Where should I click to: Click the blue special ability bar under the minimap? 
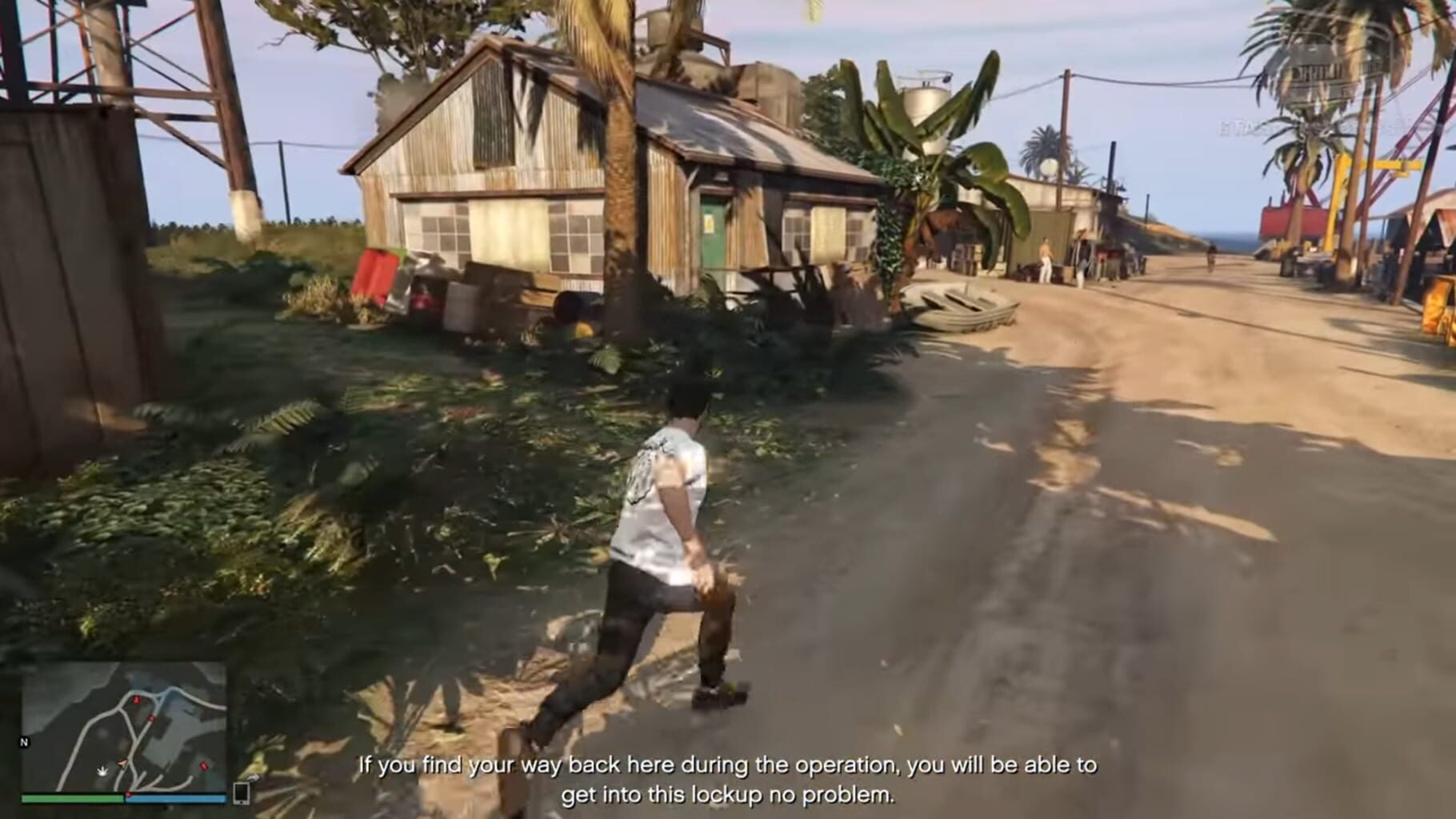(175, 799)
